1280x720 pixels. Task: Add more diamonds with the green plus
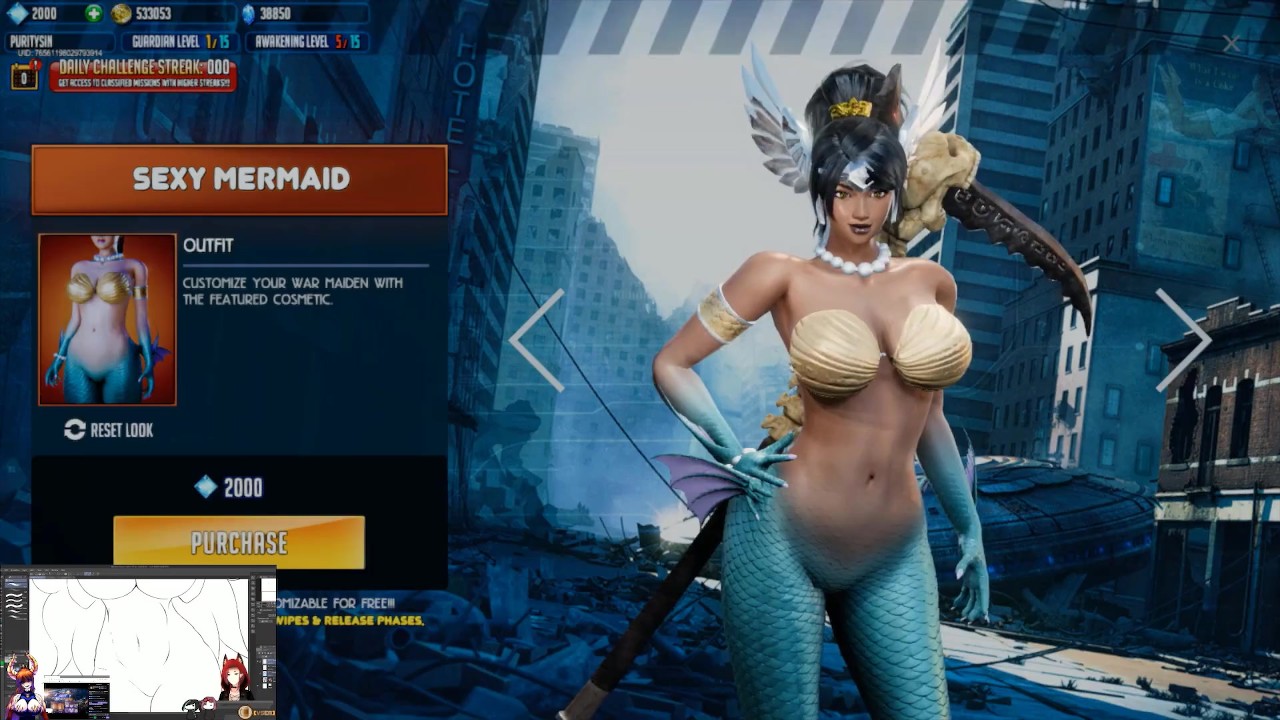[x=93, y=14]
